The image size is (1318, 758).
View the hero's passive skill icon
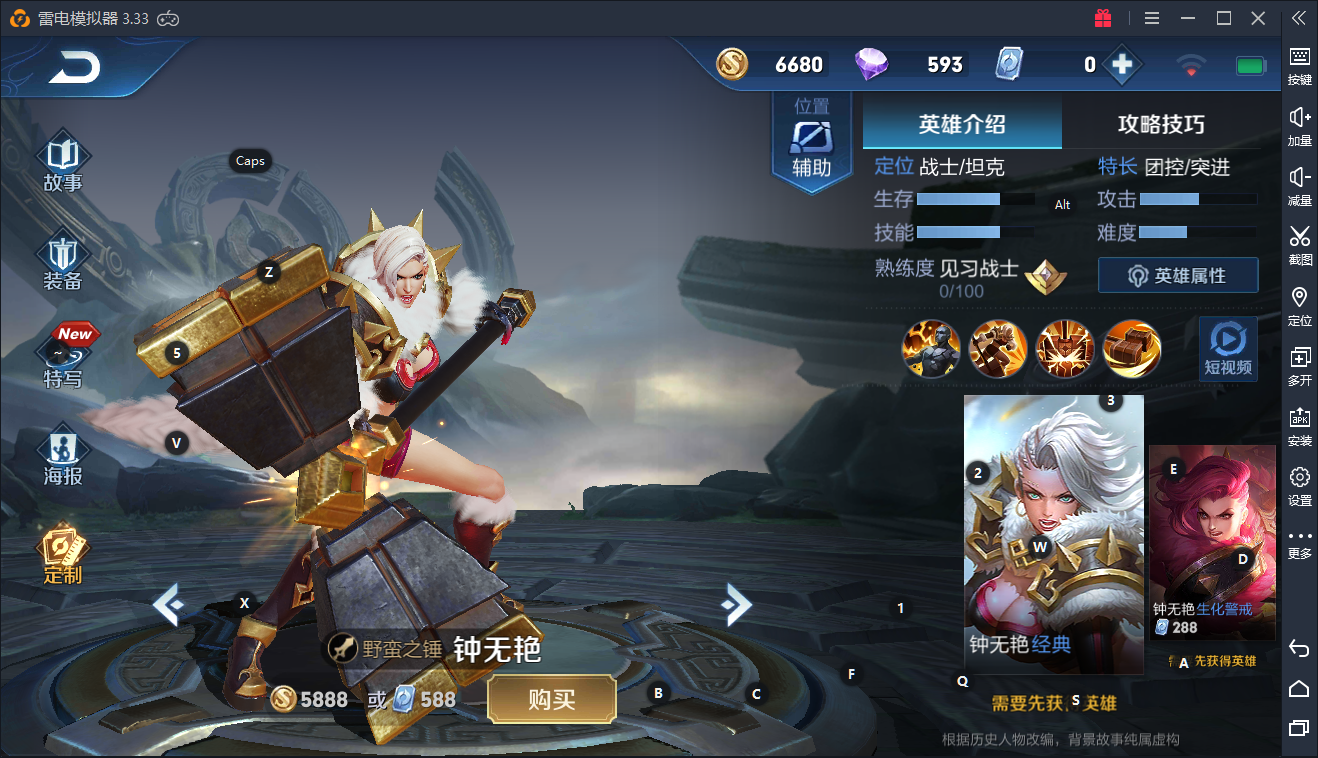931,349
